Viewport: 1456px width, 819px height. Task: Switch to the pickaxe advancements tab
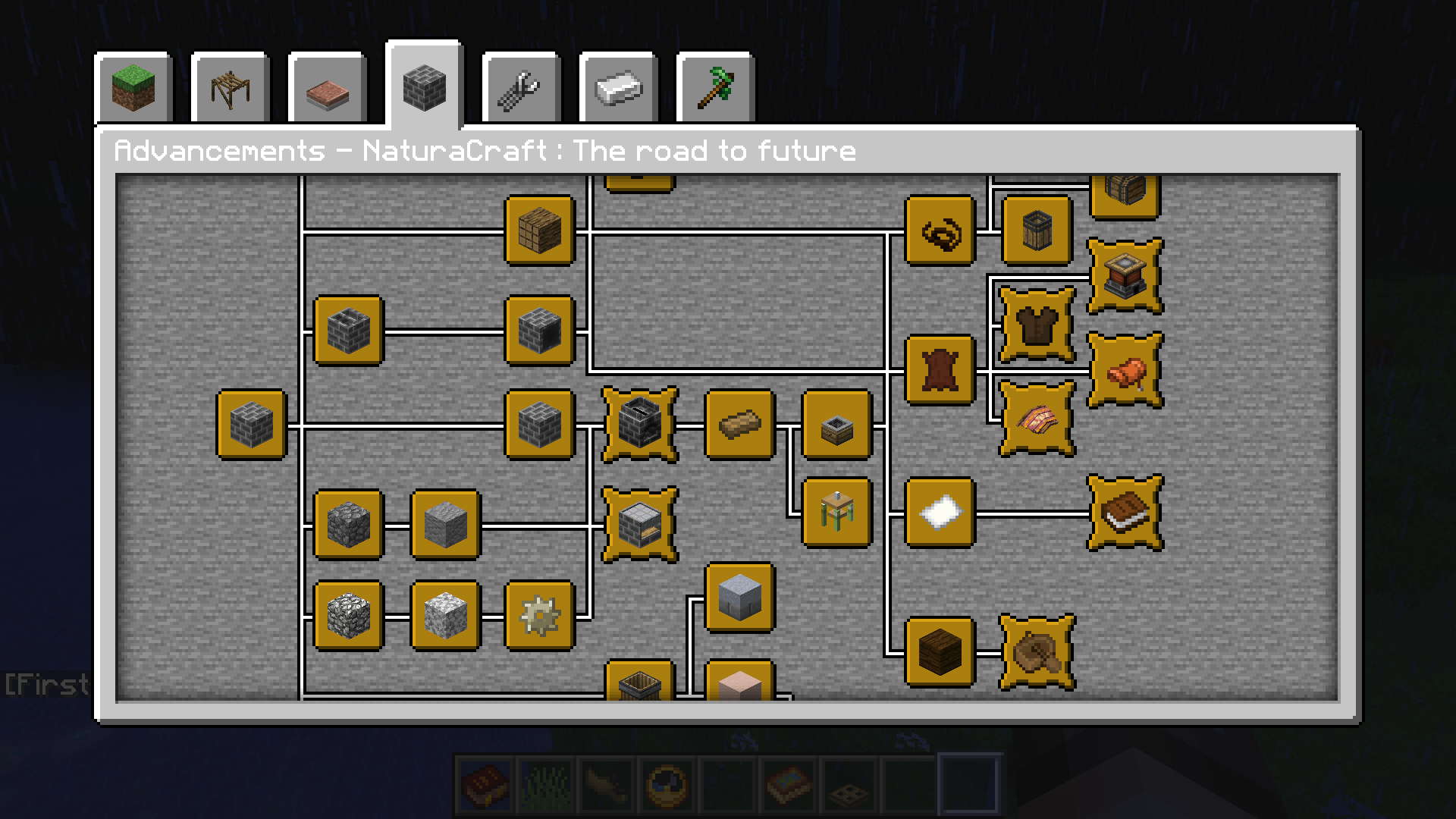click(x=717, y=87)
